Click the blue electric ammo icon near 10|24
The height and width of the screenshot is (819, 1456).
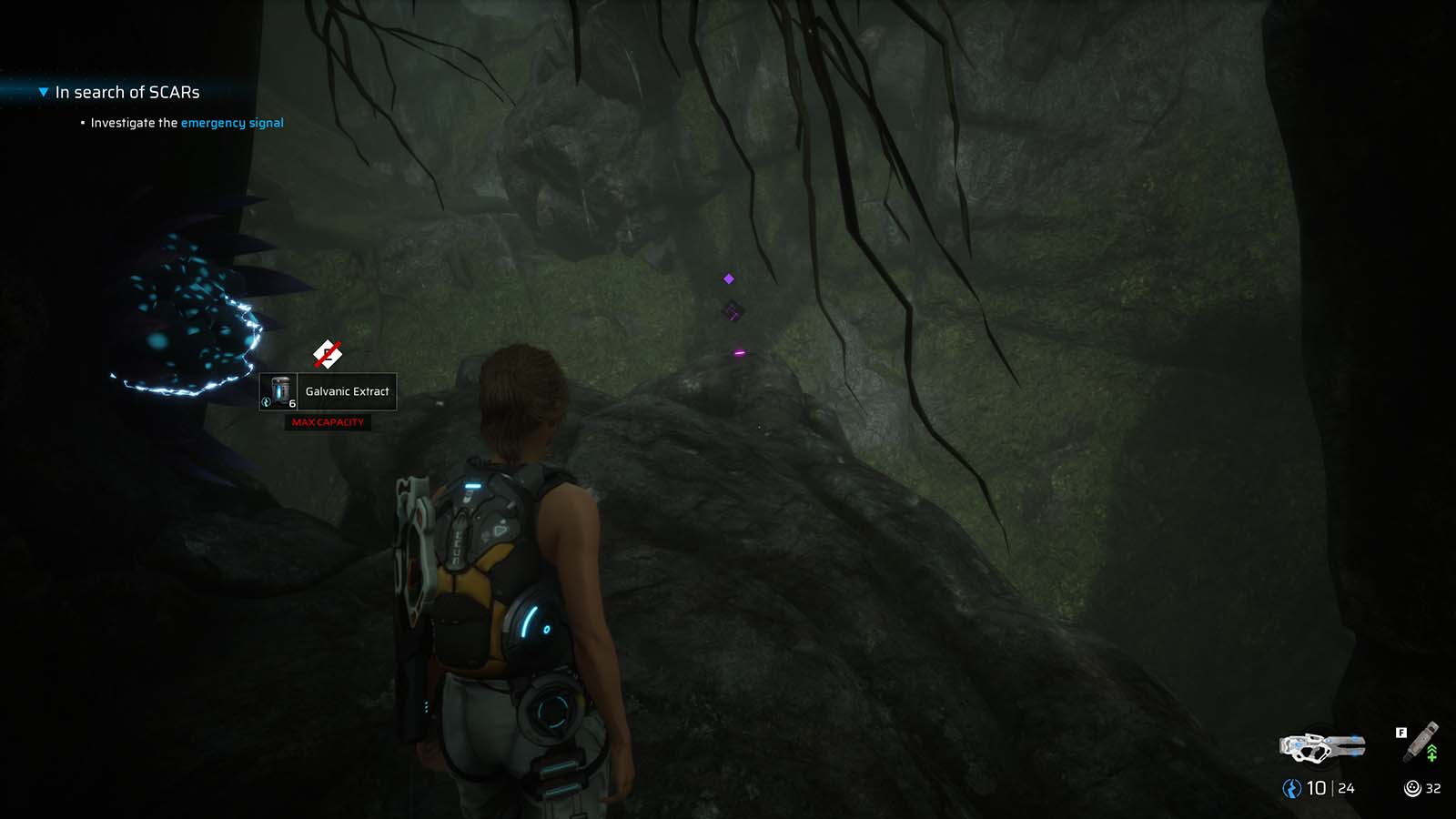tap(1290, 790)
